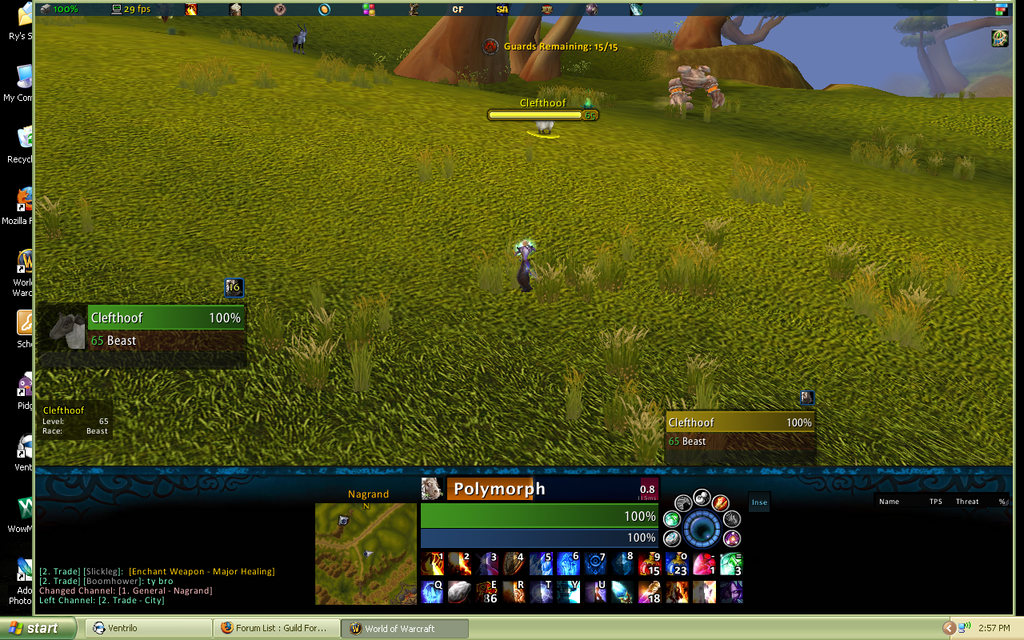The width and height of the screenshot is (1024, 640).
Task: Select the white sheep icon on the ring menu
Action: (x=702, y=497)
